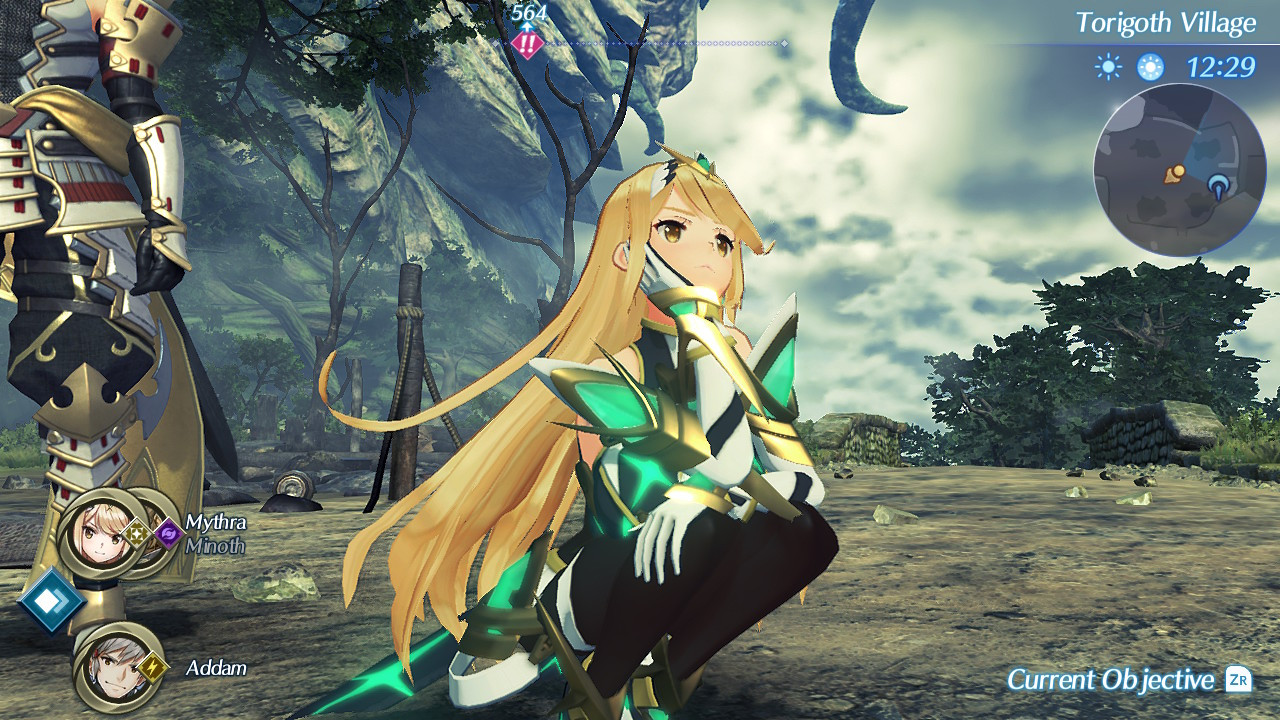Click the purple Blade swap icon on Mythra's portrait

pos(170,532)
